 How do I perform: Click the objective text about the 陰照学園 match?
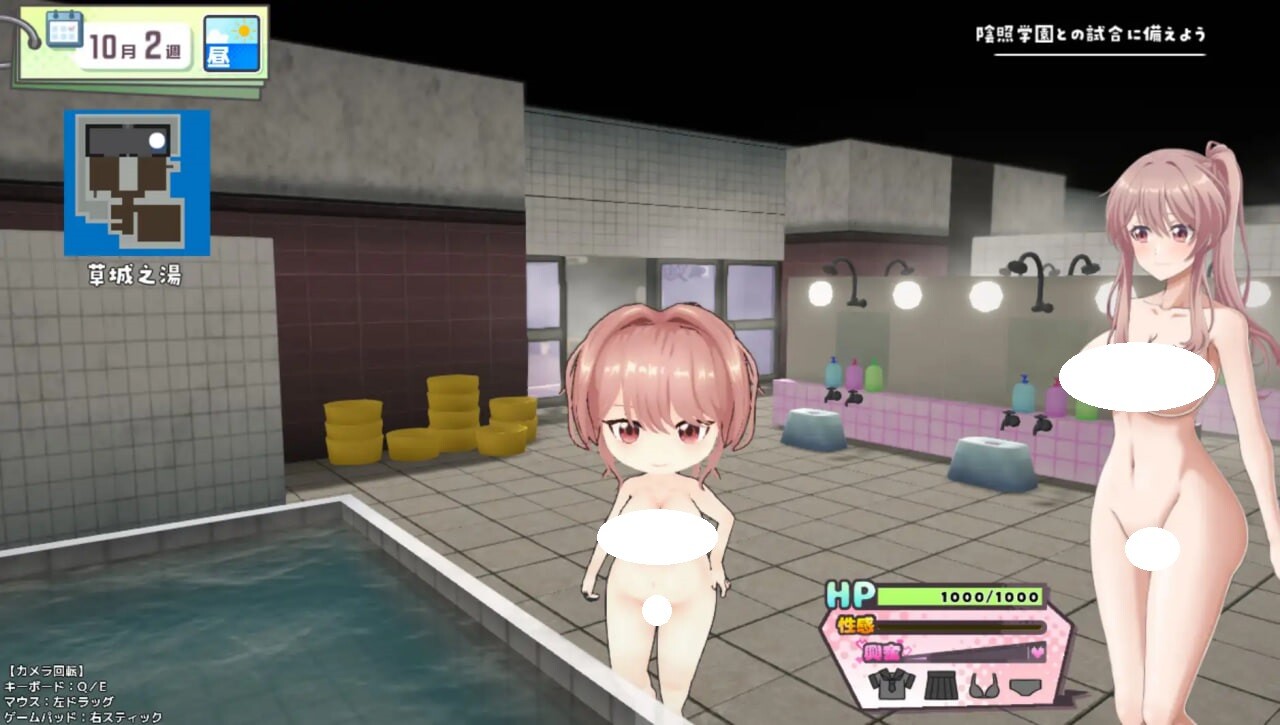click(1088, 33)
